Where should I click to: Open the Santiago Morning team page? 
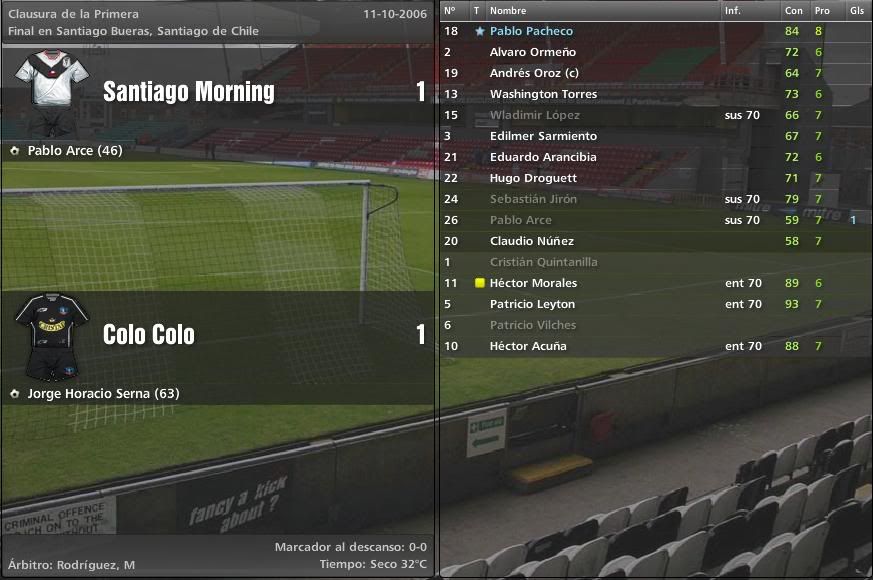point(189,92)
